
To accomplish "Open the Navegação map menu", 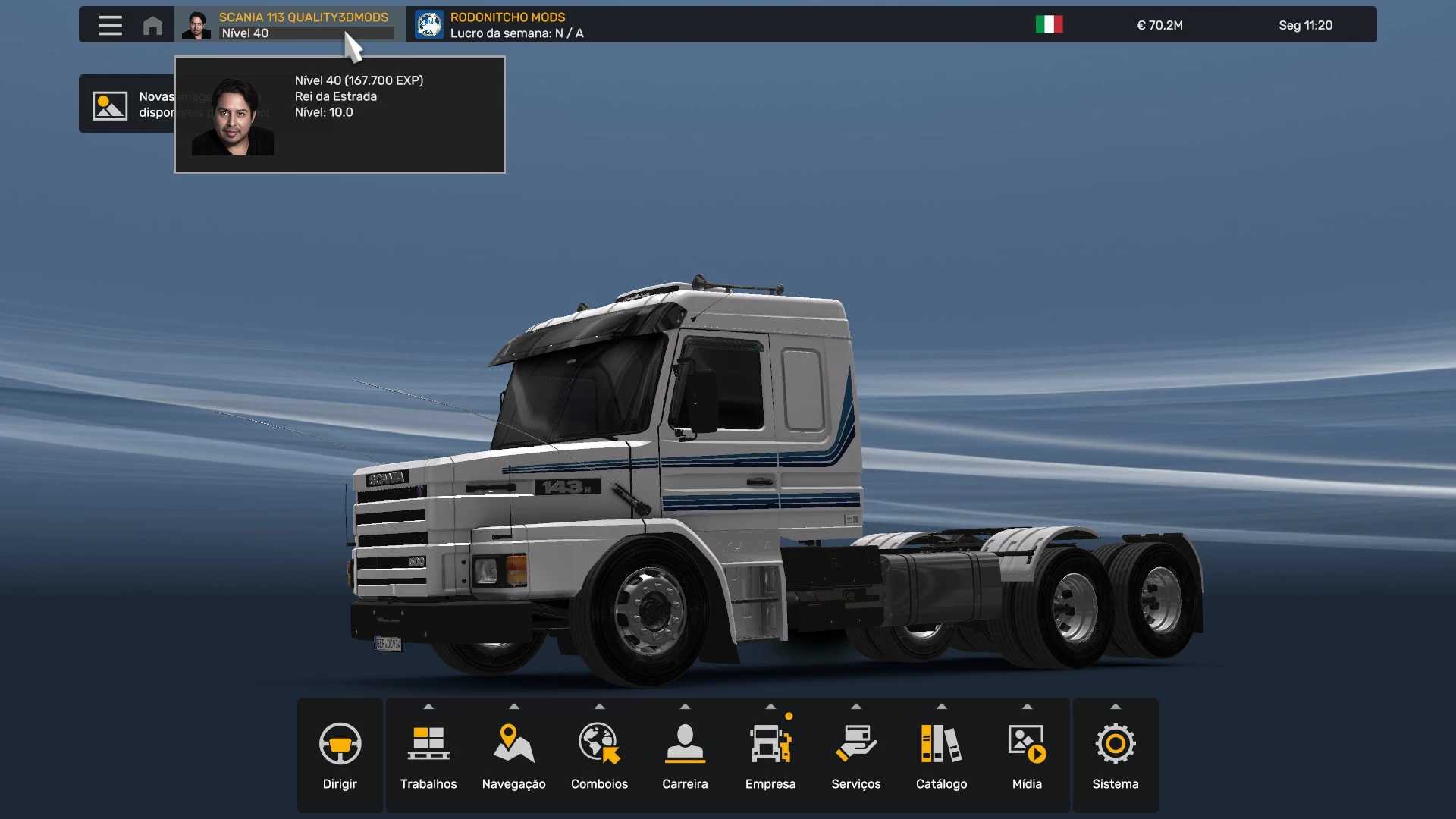I will (514, 755).
